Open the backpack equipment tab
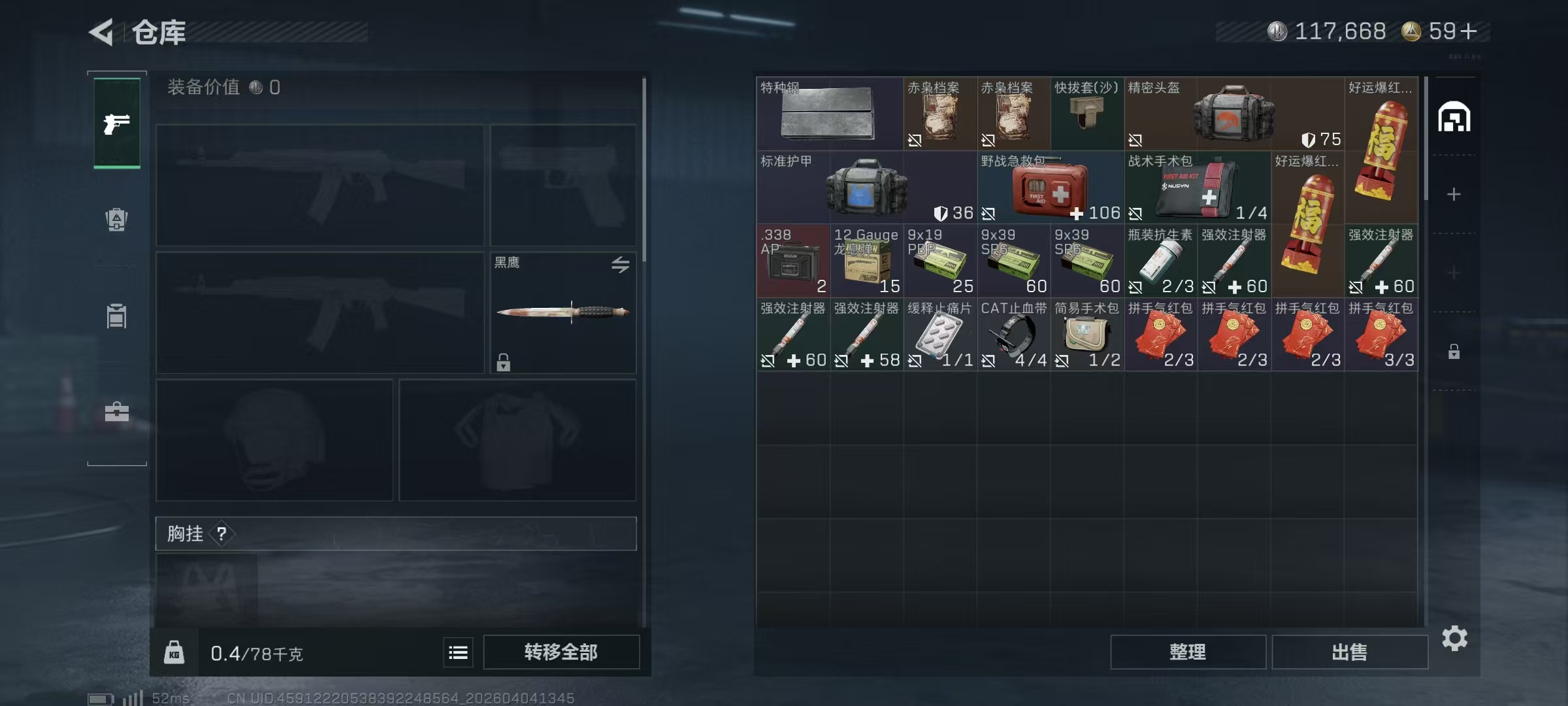1568x706 pixels. pyautogui.click(x=116, y=219)
